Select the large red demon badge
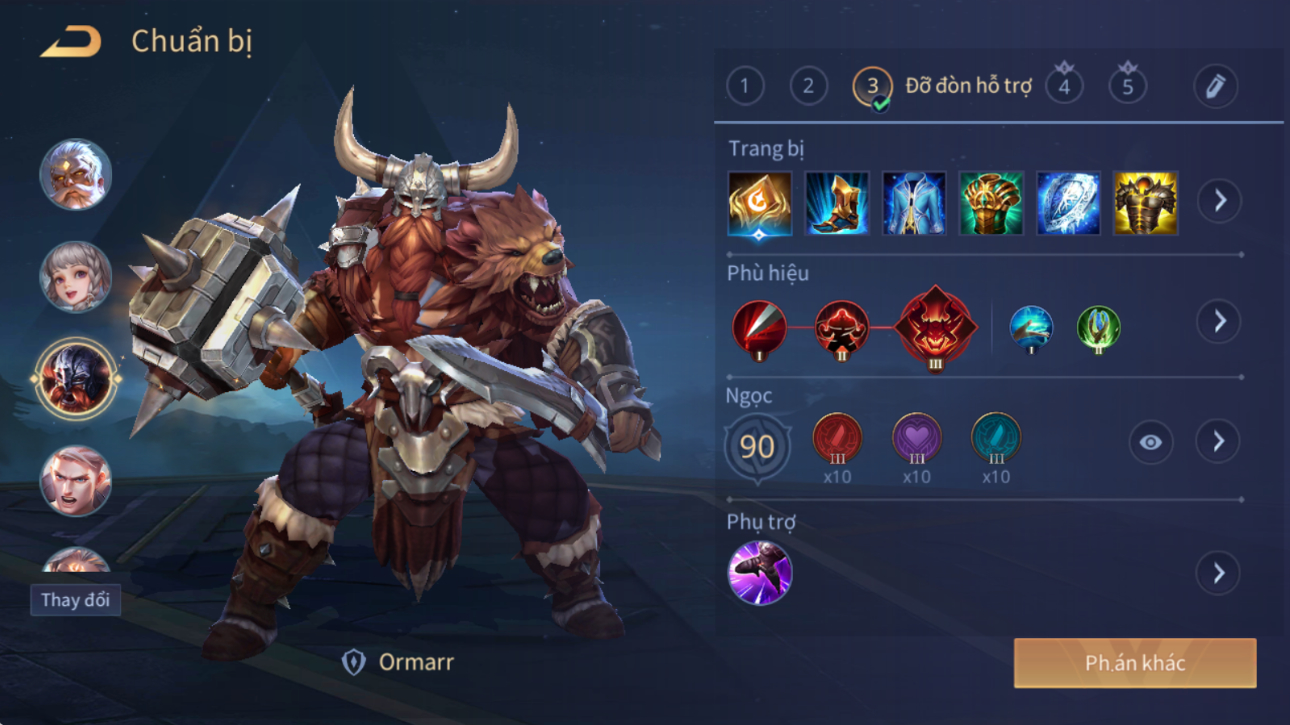 point(934,326)
